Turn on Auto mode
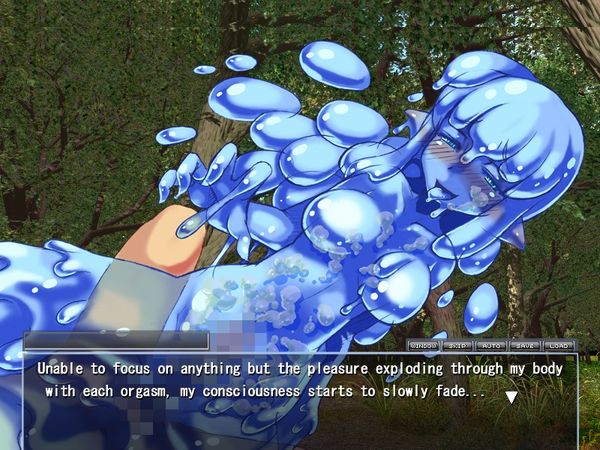 pos(491,345)
